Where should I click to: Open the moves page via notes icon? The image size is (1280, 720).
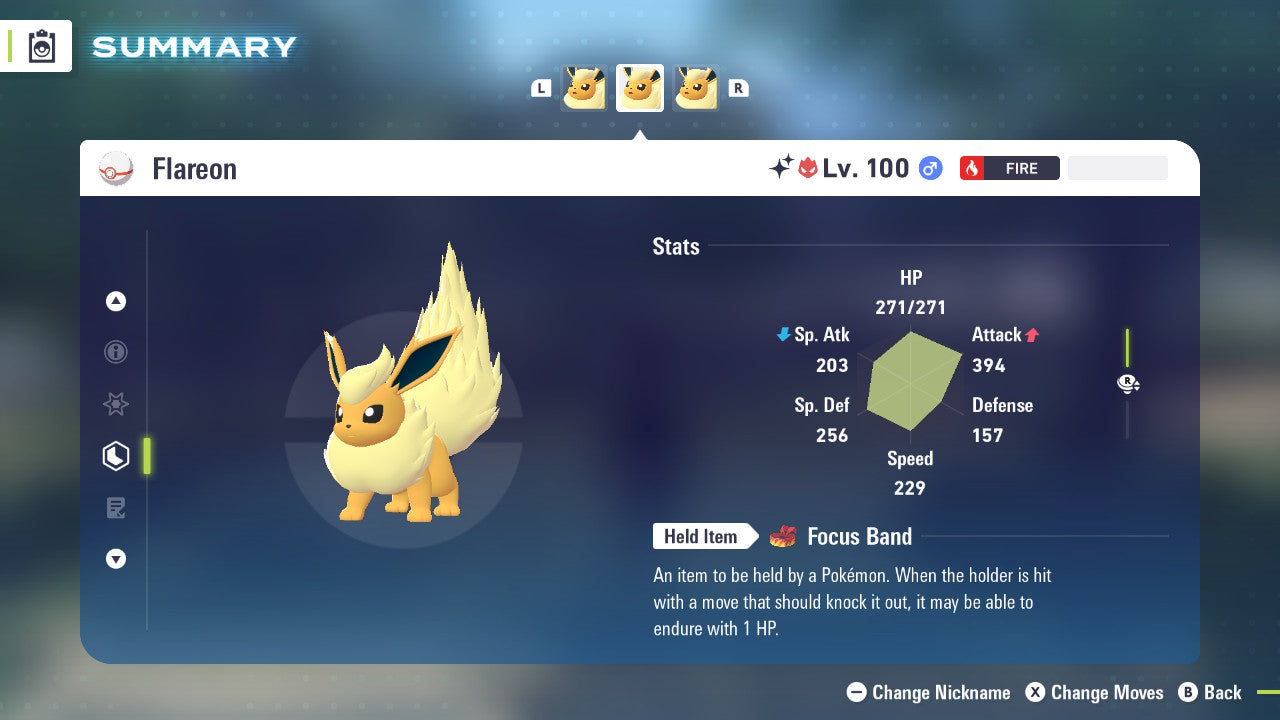[116, 507]
